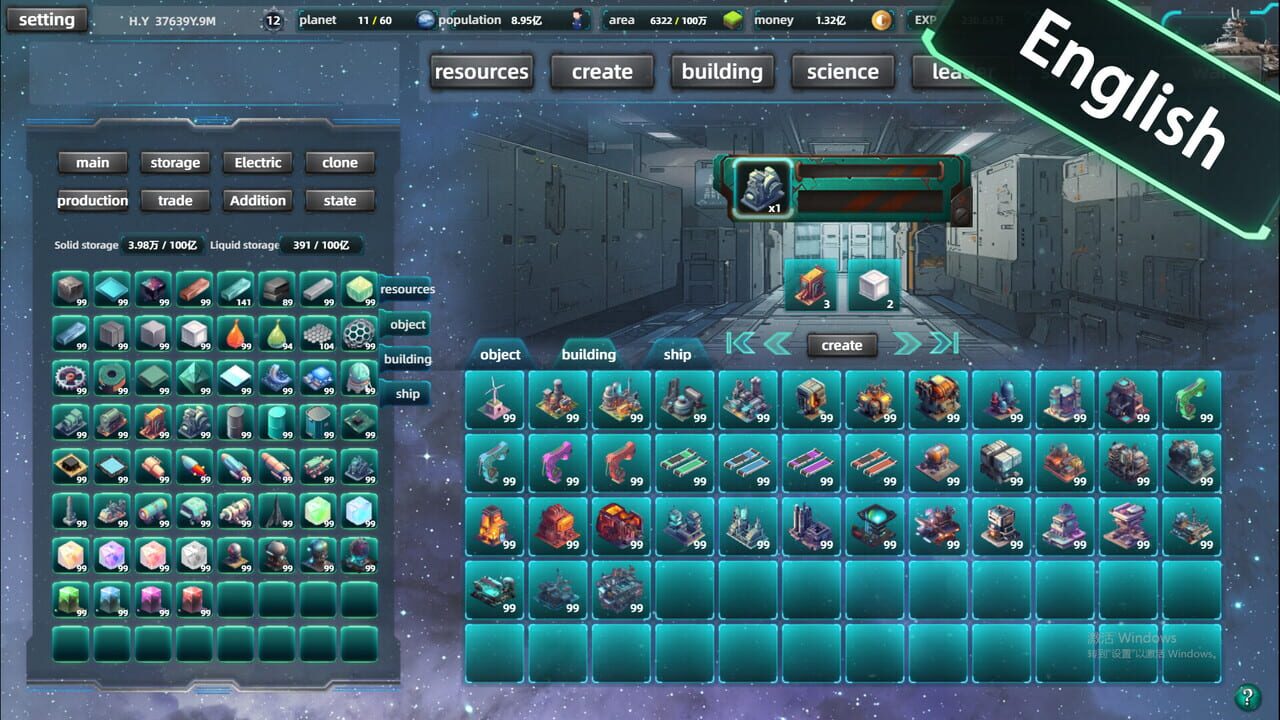
Task: Select the gear resource in the storage grid
Action: pyautogui.click(x=72, y=380)
